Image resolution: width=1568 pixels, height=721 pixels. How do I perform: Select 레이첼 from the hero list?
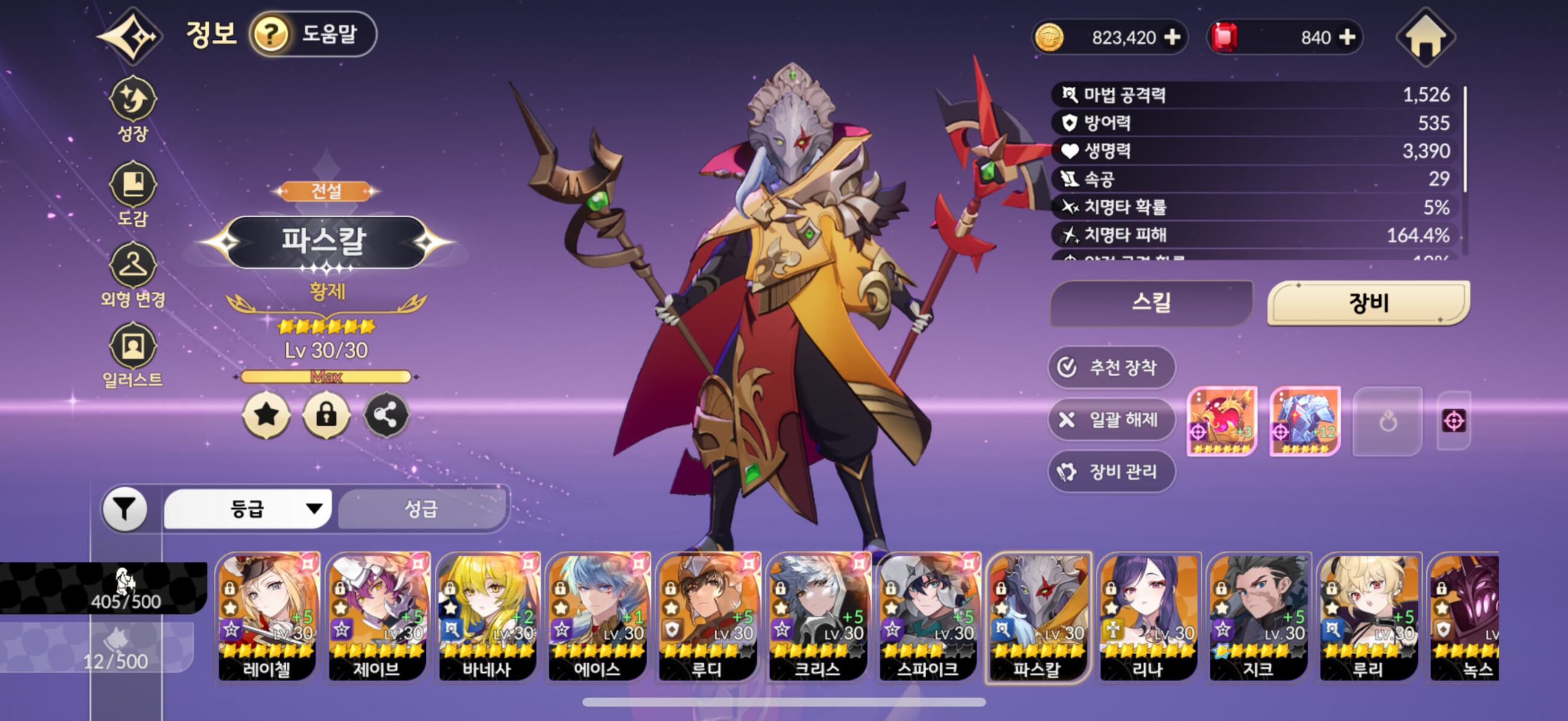(x=267, y=616)
